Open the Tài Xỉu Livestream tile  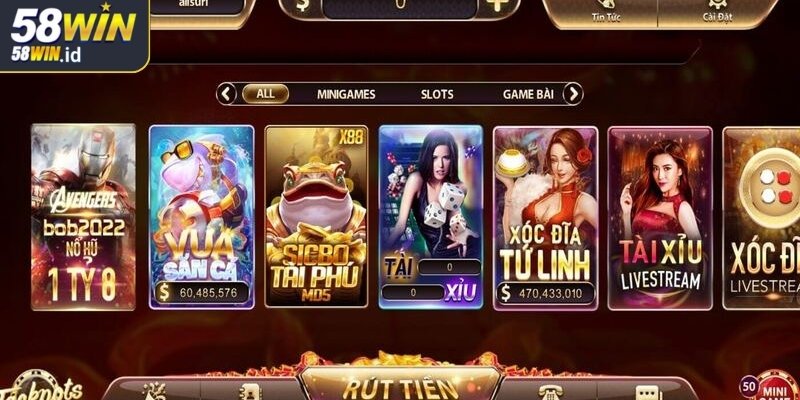point(660,217)
